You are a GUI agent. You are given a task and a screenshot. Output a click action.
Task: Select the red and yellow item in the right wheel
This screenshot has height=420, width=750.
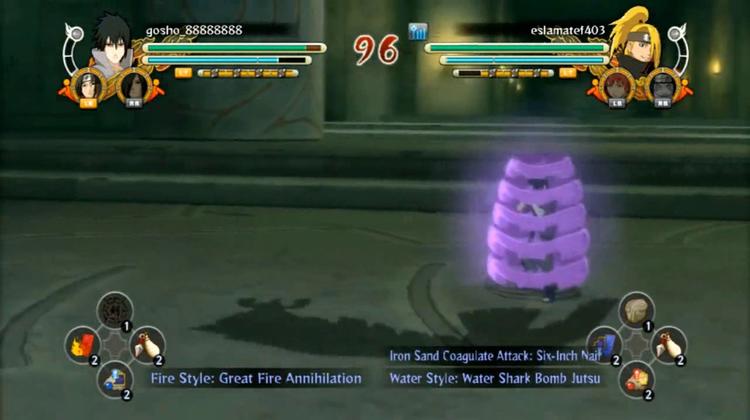[x=636, y=378]
